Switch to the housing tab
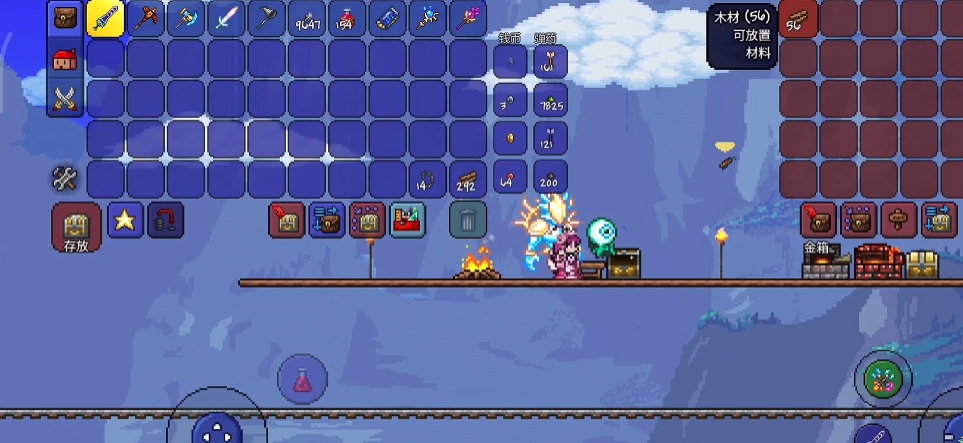Screen dimensions: 963x443 [x=65, y=59]
